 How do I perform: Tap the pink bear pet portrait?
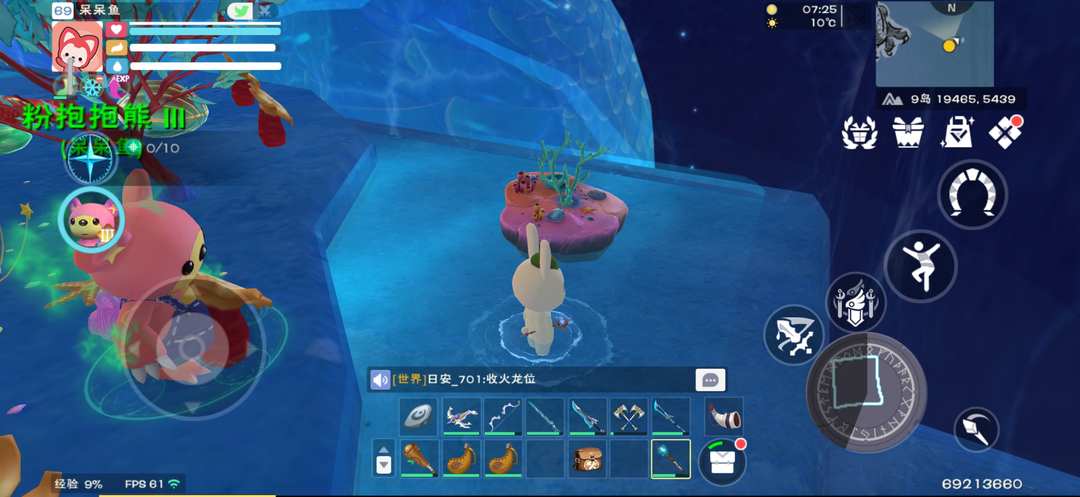point(94,219)
